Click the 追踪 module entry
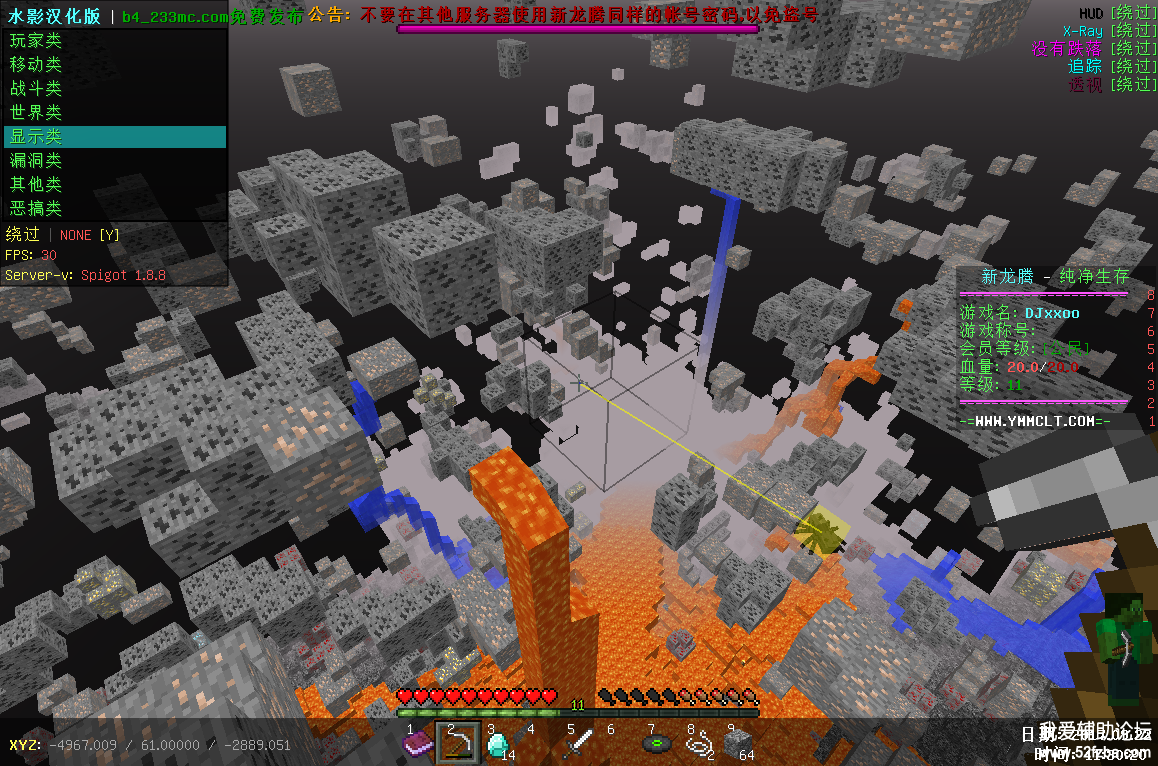 point(1084,66)
